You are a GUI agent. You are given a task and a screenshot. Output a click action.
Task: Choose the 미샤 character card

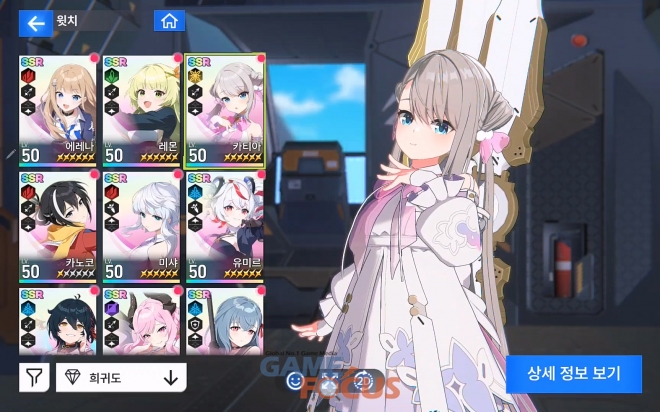141,226
